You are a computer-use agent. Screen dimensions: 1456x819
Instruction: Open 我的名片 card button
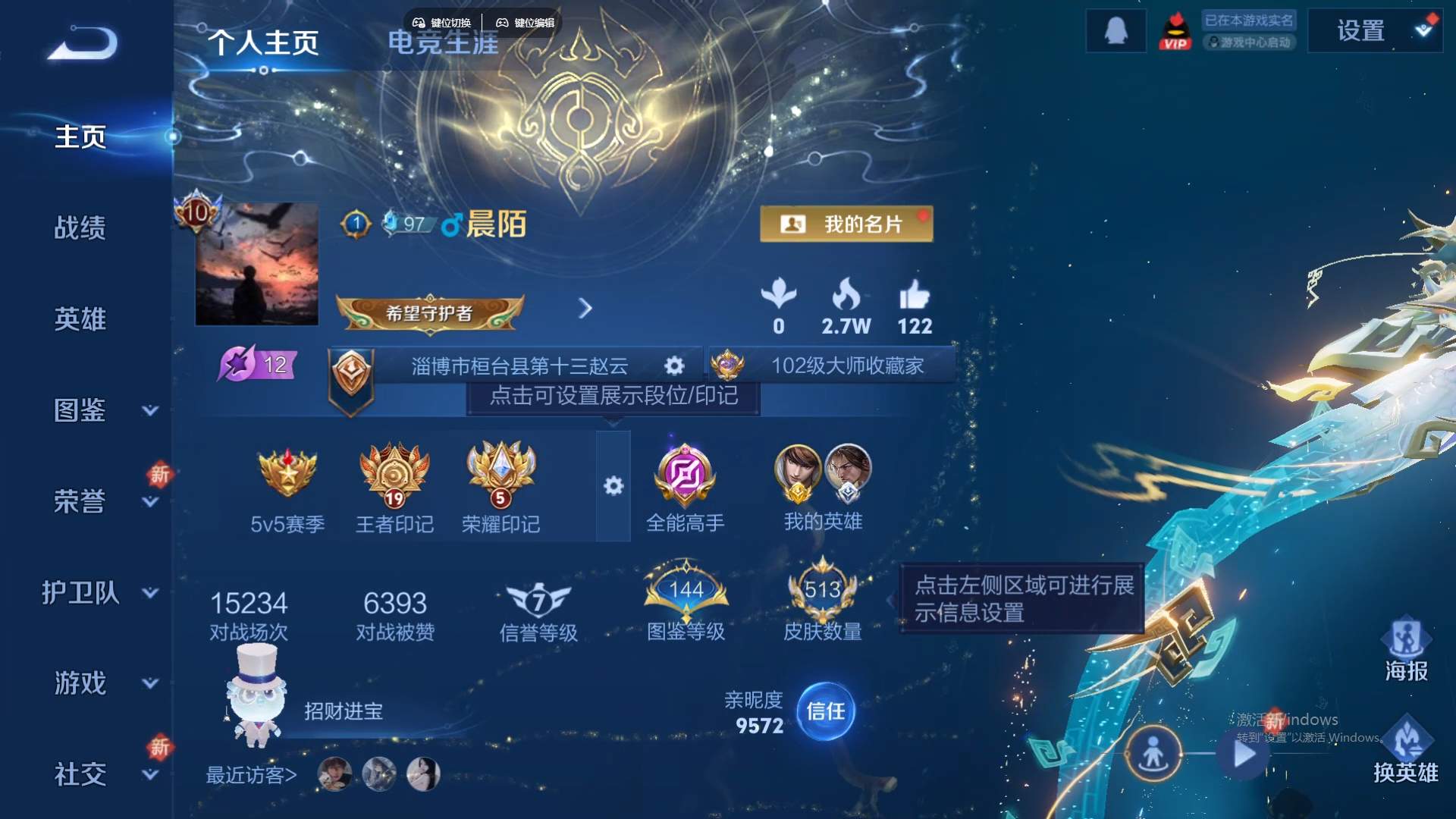(x=847, y=224)
